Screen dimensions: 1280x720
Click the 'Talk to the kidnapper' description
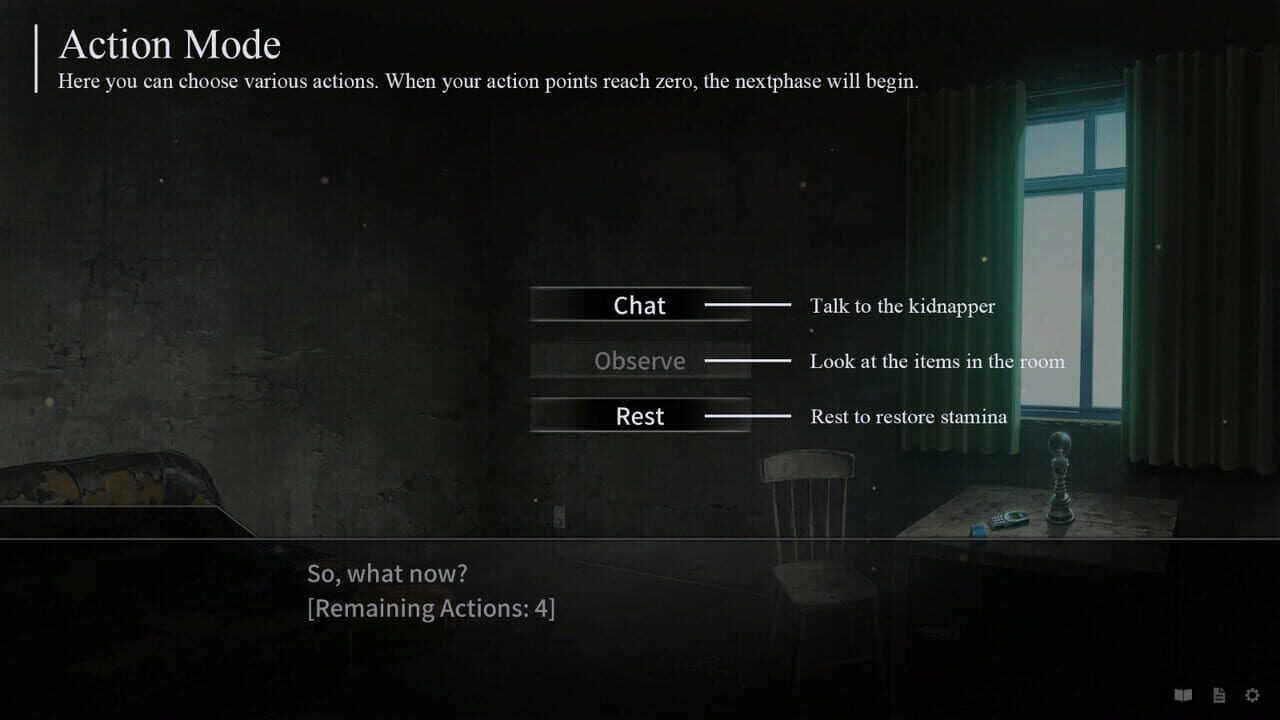[x=902, y=306]
